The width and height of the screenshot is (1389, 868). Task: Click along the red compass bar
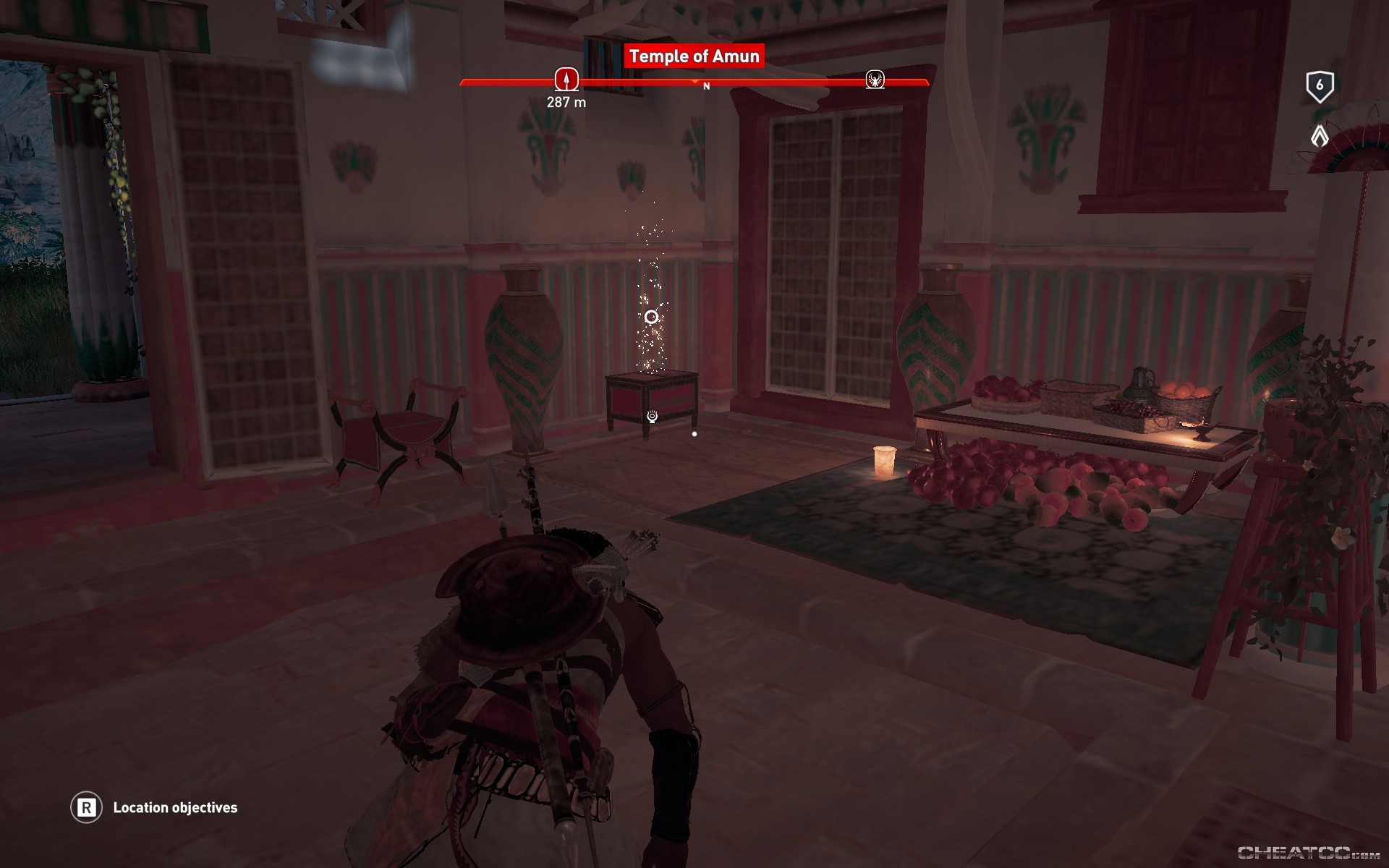pyautogui.click(x=796, y=82)
